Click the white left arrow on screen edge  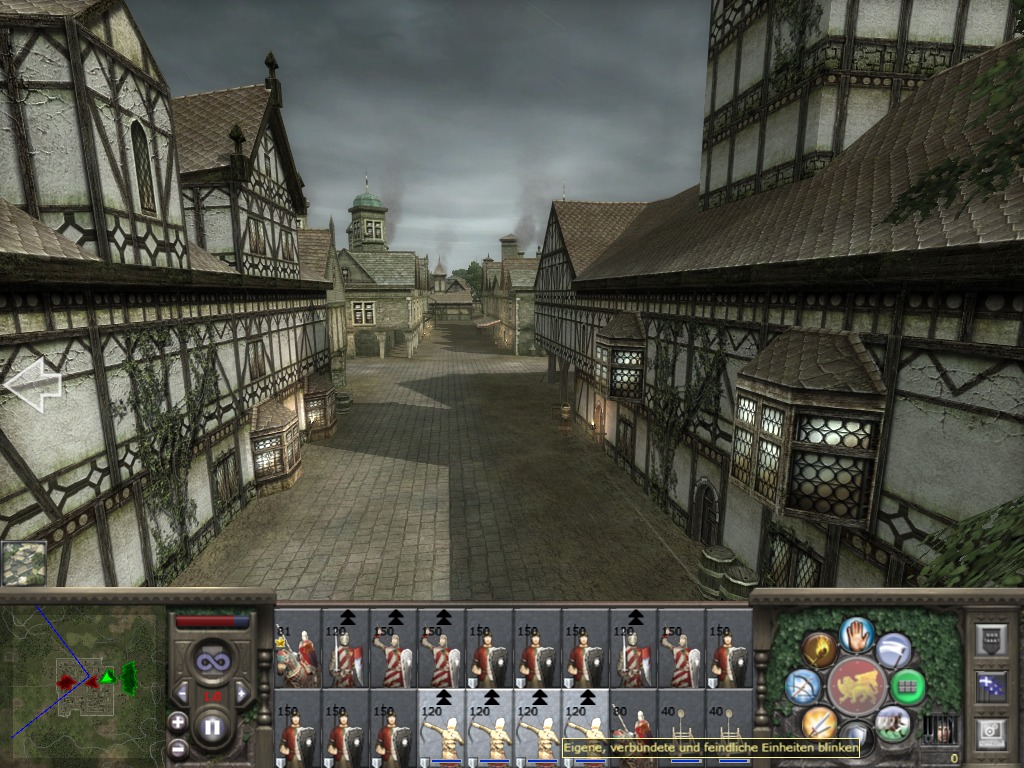(x=33, y=384)
